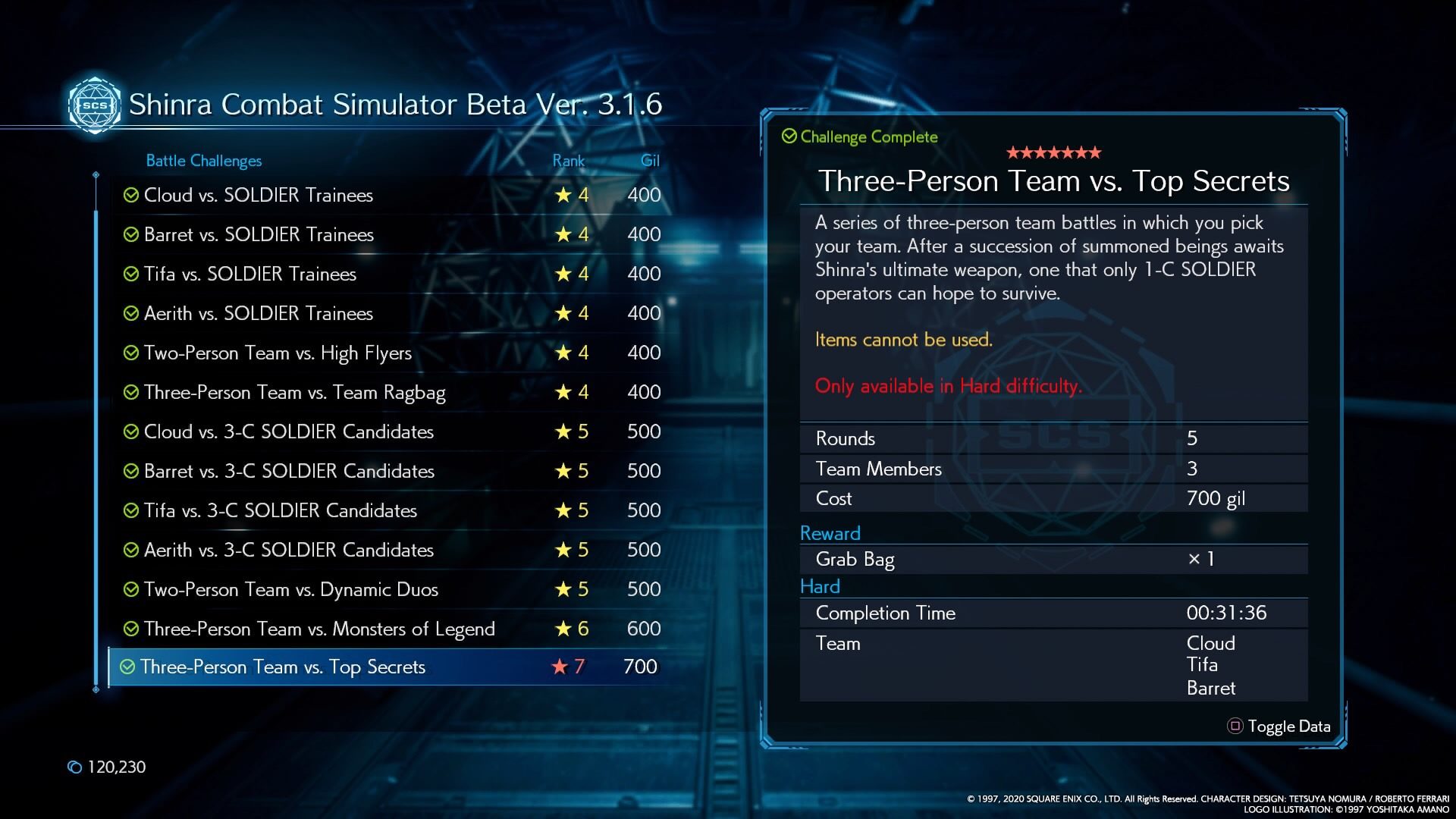Start Three-Person Team vs. Top Secrets
The width and height of the screenshot is (1456, 819).
(x=282, y=667)
